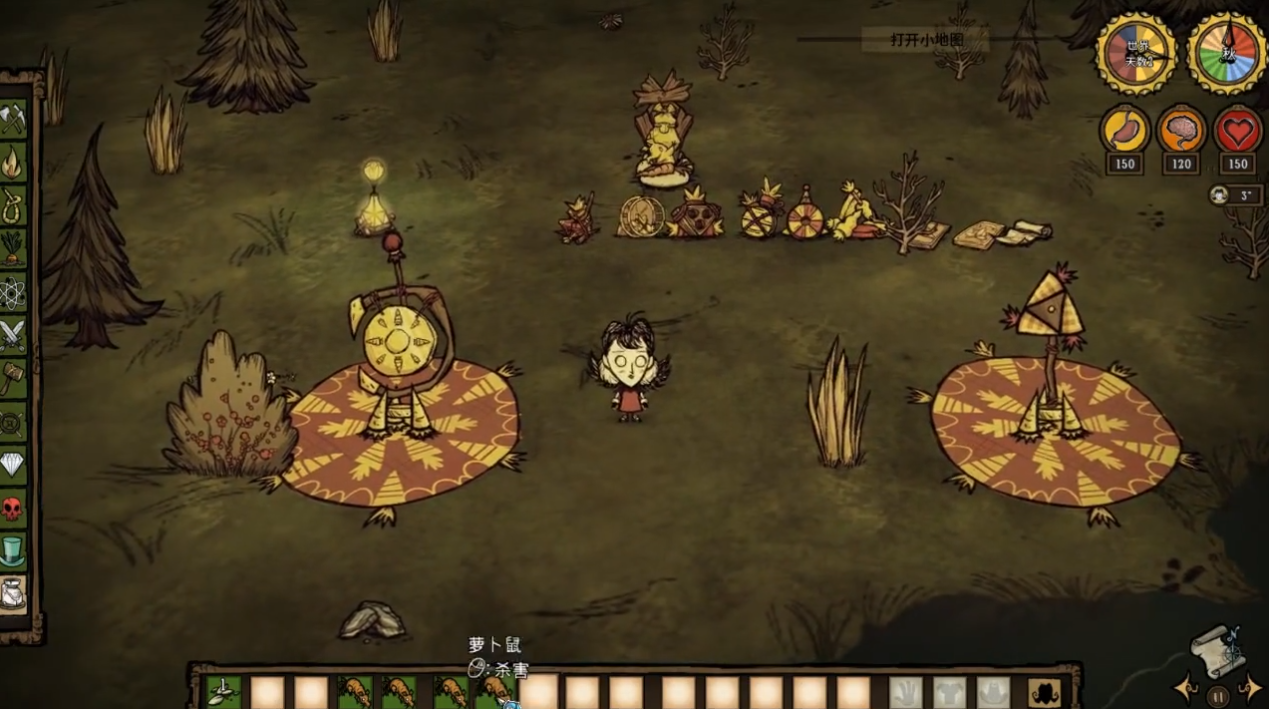Pause the game with the round pause button

click(x=1217, y=695)
